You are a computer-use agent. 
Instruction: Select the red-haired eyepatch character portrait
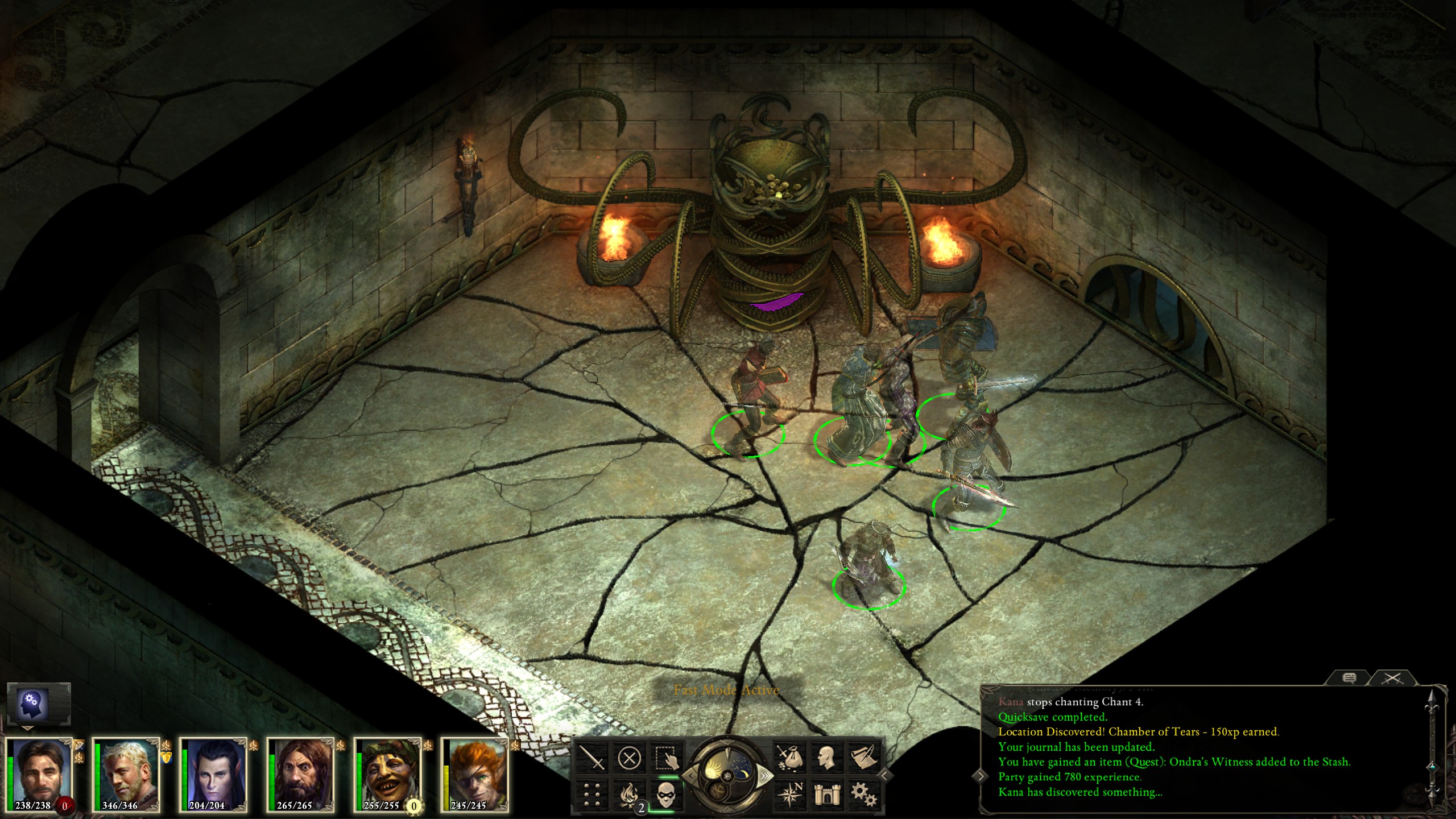pyautogui.click(x=475, y=773)
